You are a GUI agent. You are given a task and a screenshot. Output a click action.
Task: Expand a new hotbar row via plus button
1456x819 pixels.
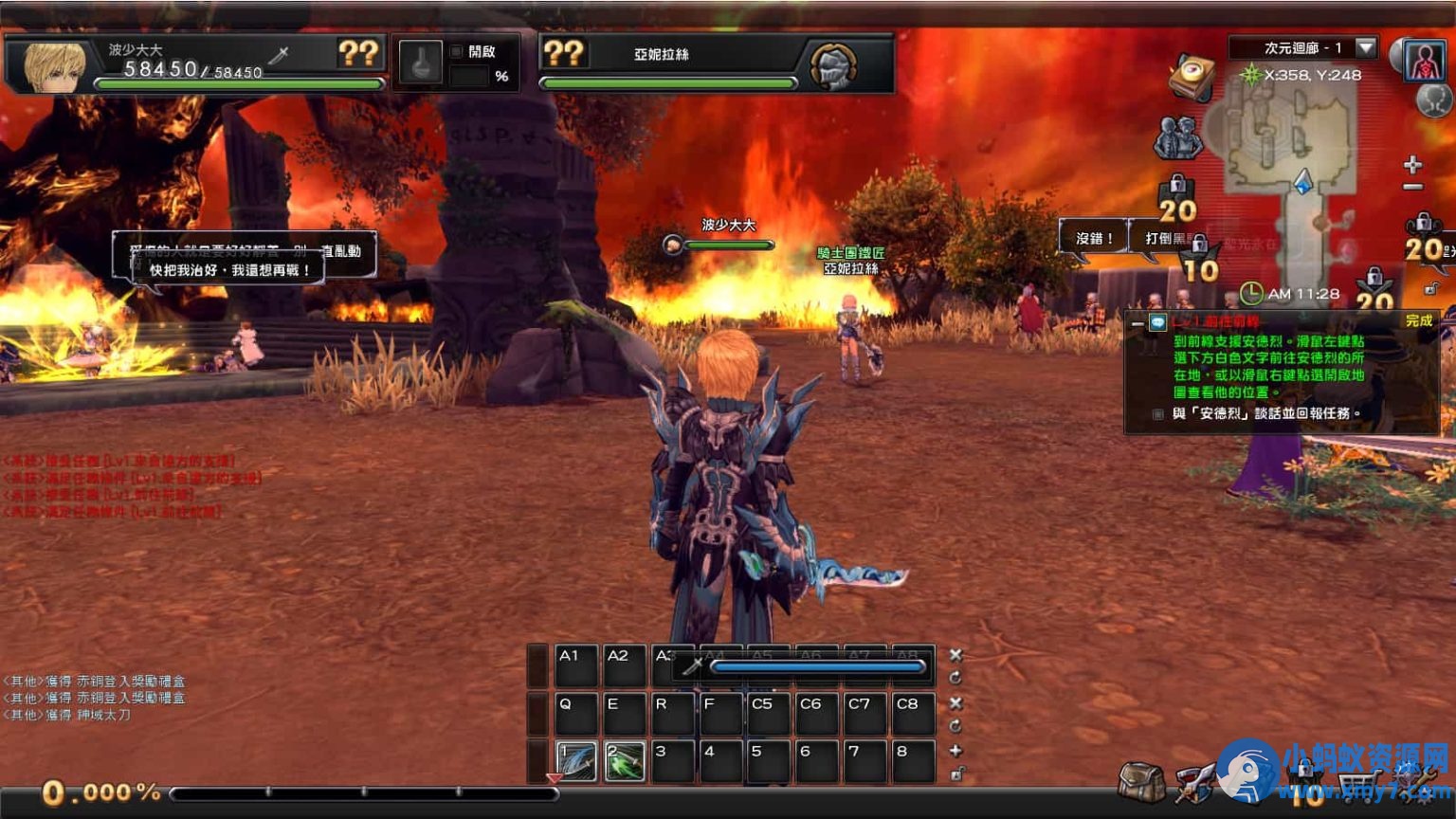(956, 750)
